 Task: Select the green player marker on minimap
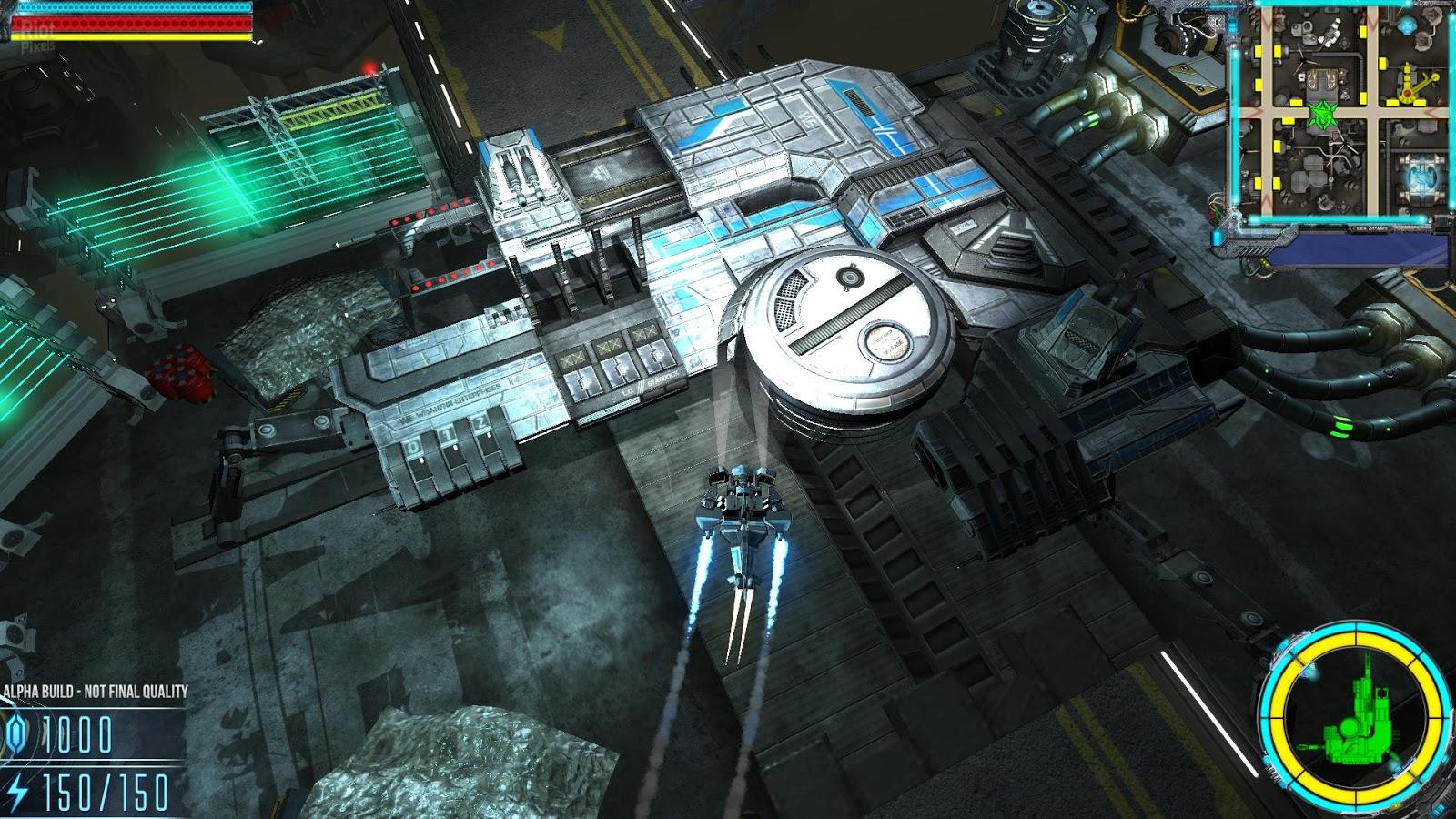[x=1320, y=115]
